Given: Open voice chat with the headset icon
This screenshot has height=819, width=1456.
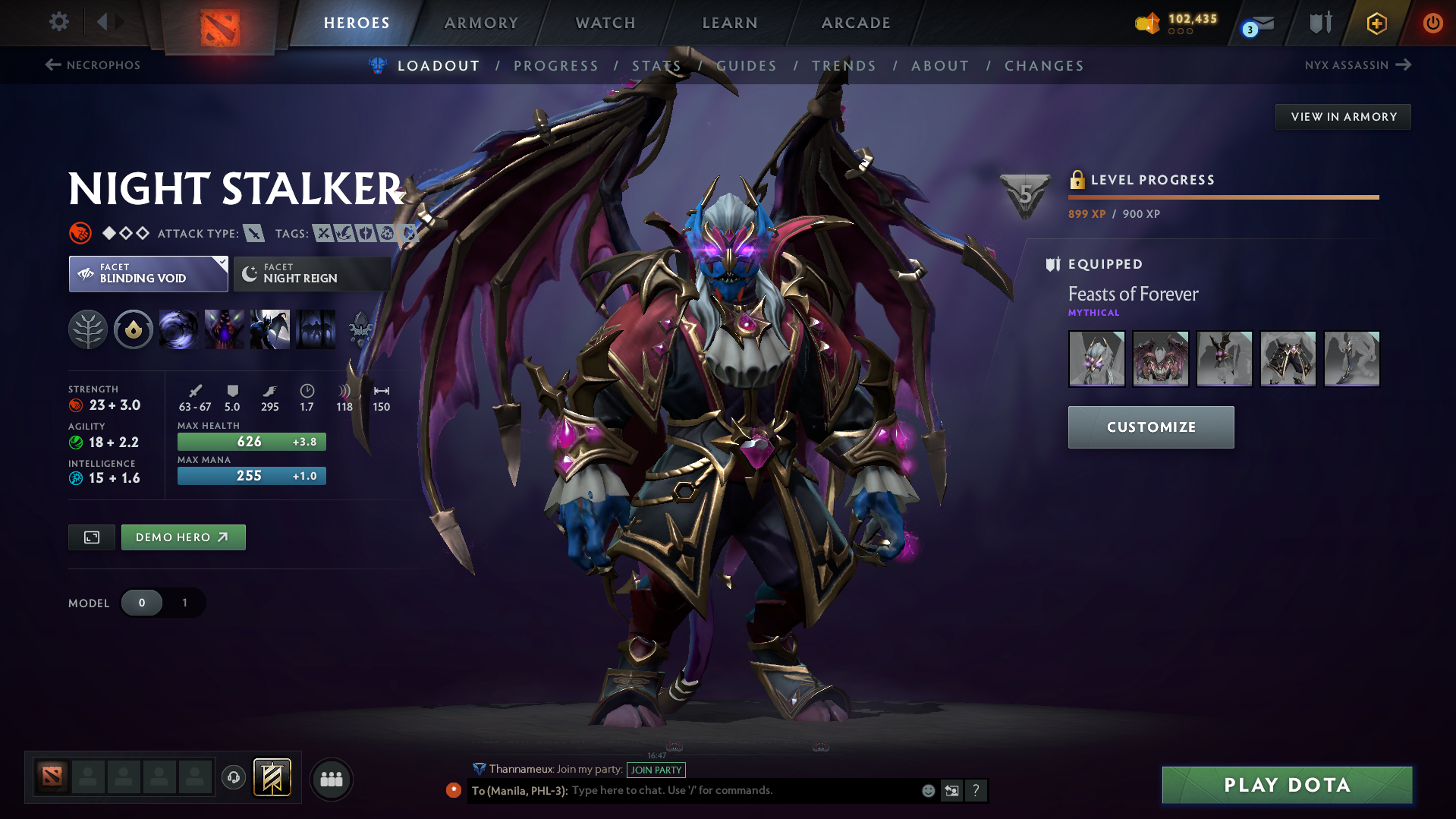Looking at the screenshot, I should coord(233,778).
